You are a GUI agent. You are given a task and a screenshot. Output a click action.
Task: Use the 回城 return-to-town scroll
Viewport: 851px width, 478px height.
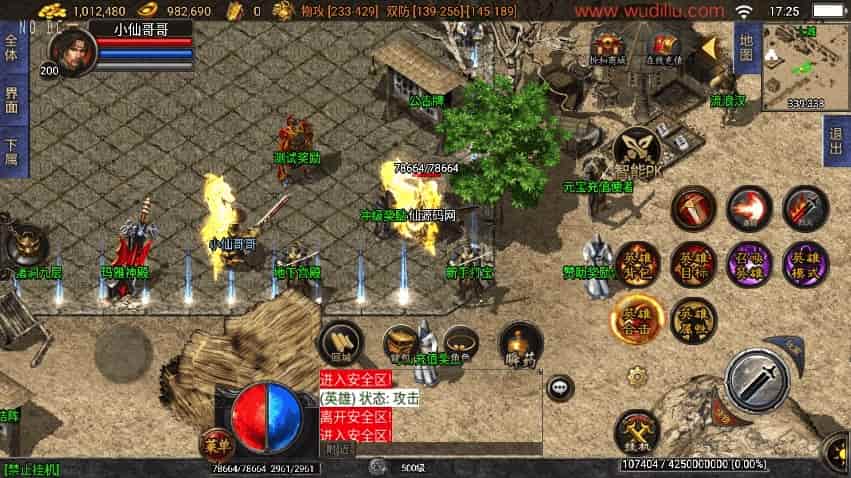click(x=340, y=343)
